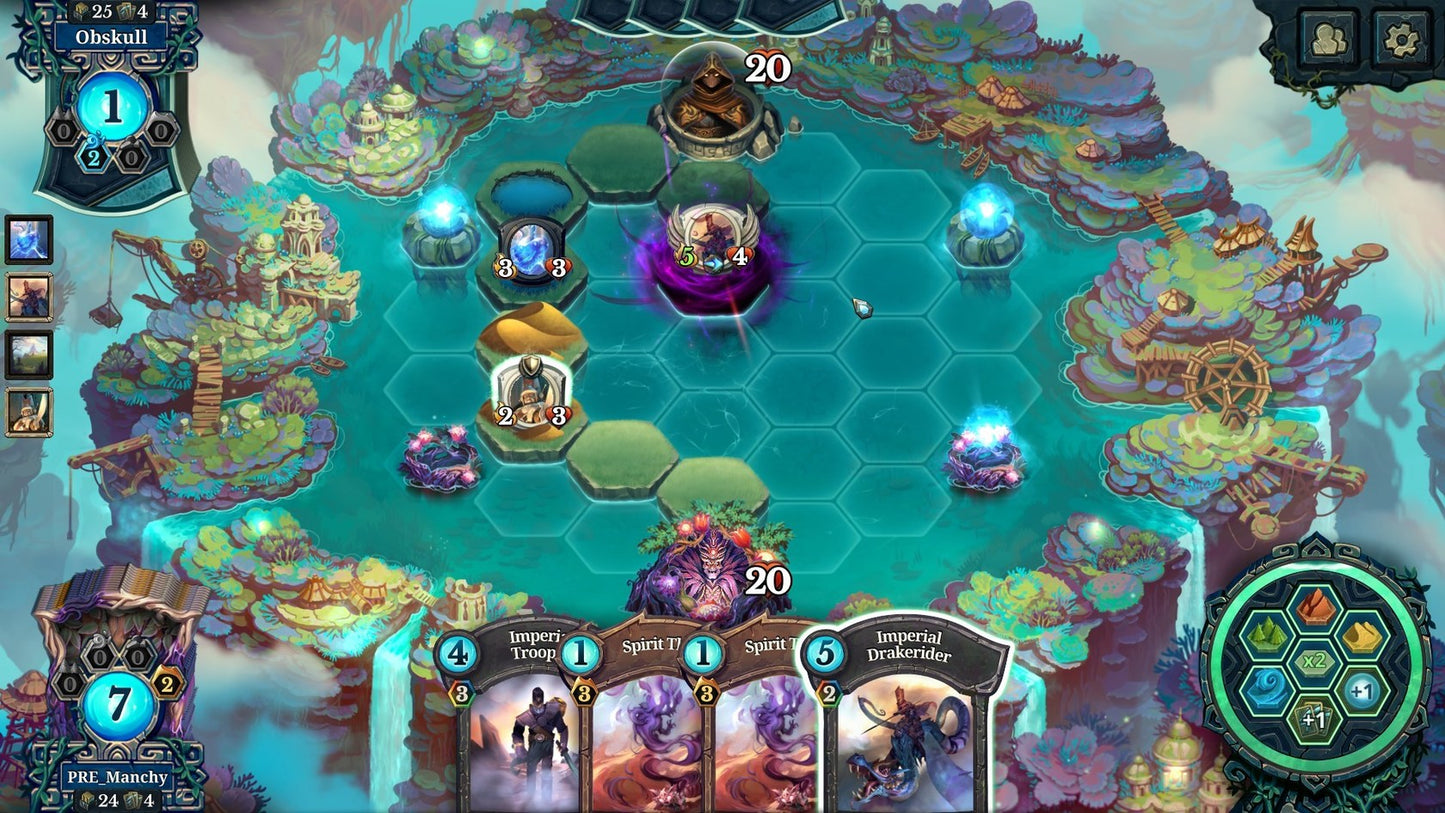Viewport: 1445px width, 813px height.
Task: Click the +1 card draw wheel option
Action: (x=1314, y=717)
